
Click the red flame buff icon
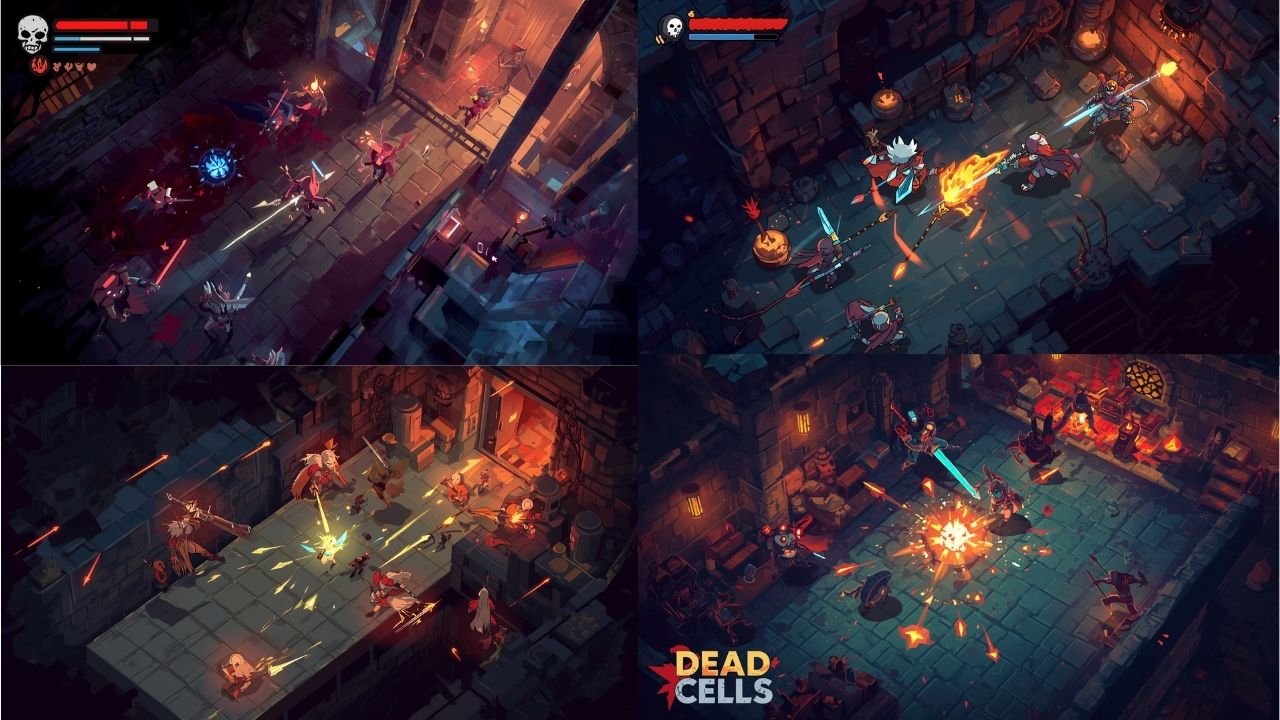[x=39, y=66]
